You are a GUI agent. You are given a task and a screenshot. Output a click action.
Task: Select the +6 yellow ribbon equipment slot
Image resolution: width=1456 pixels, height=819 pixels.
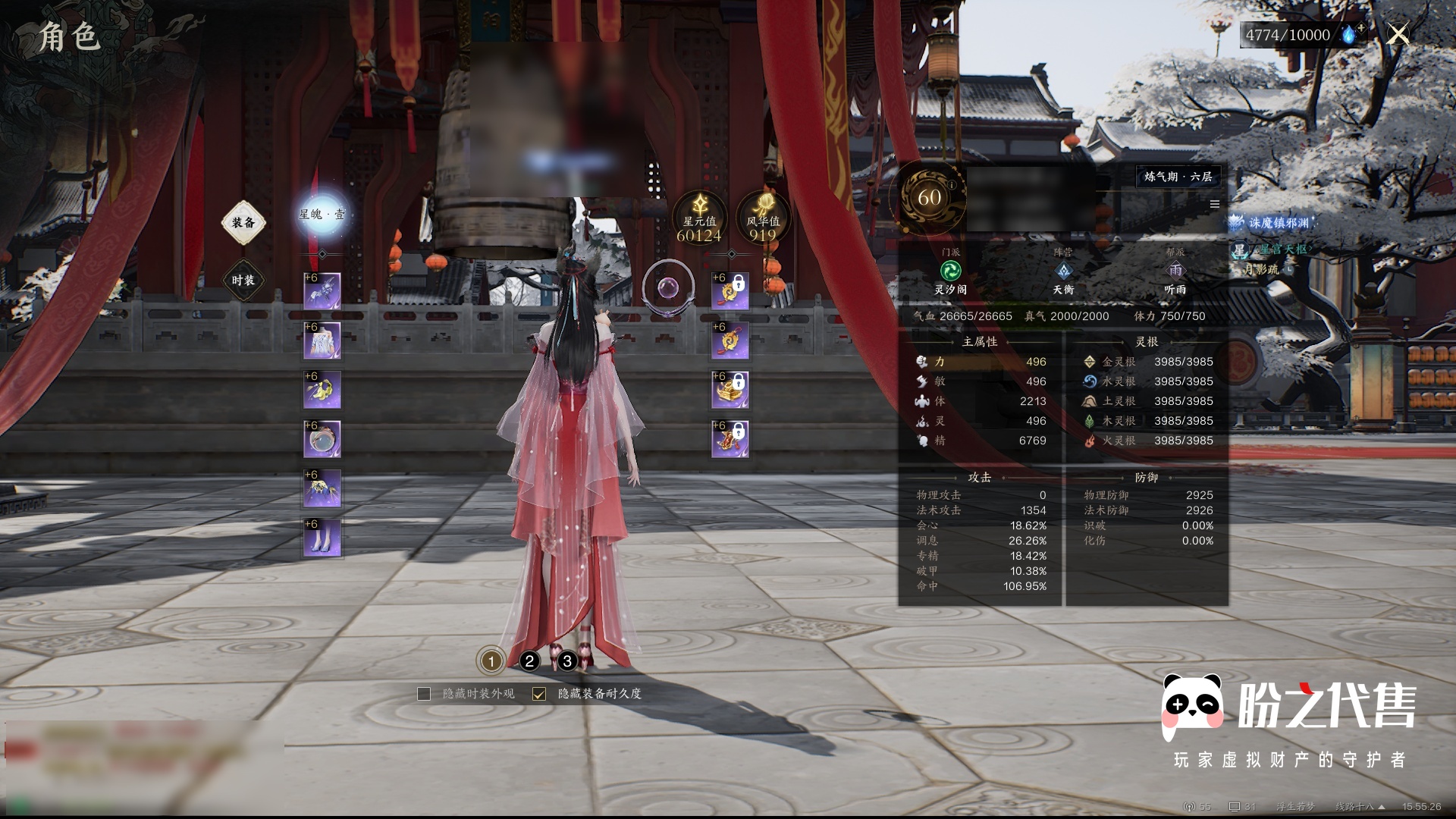(x=322, y=391)
